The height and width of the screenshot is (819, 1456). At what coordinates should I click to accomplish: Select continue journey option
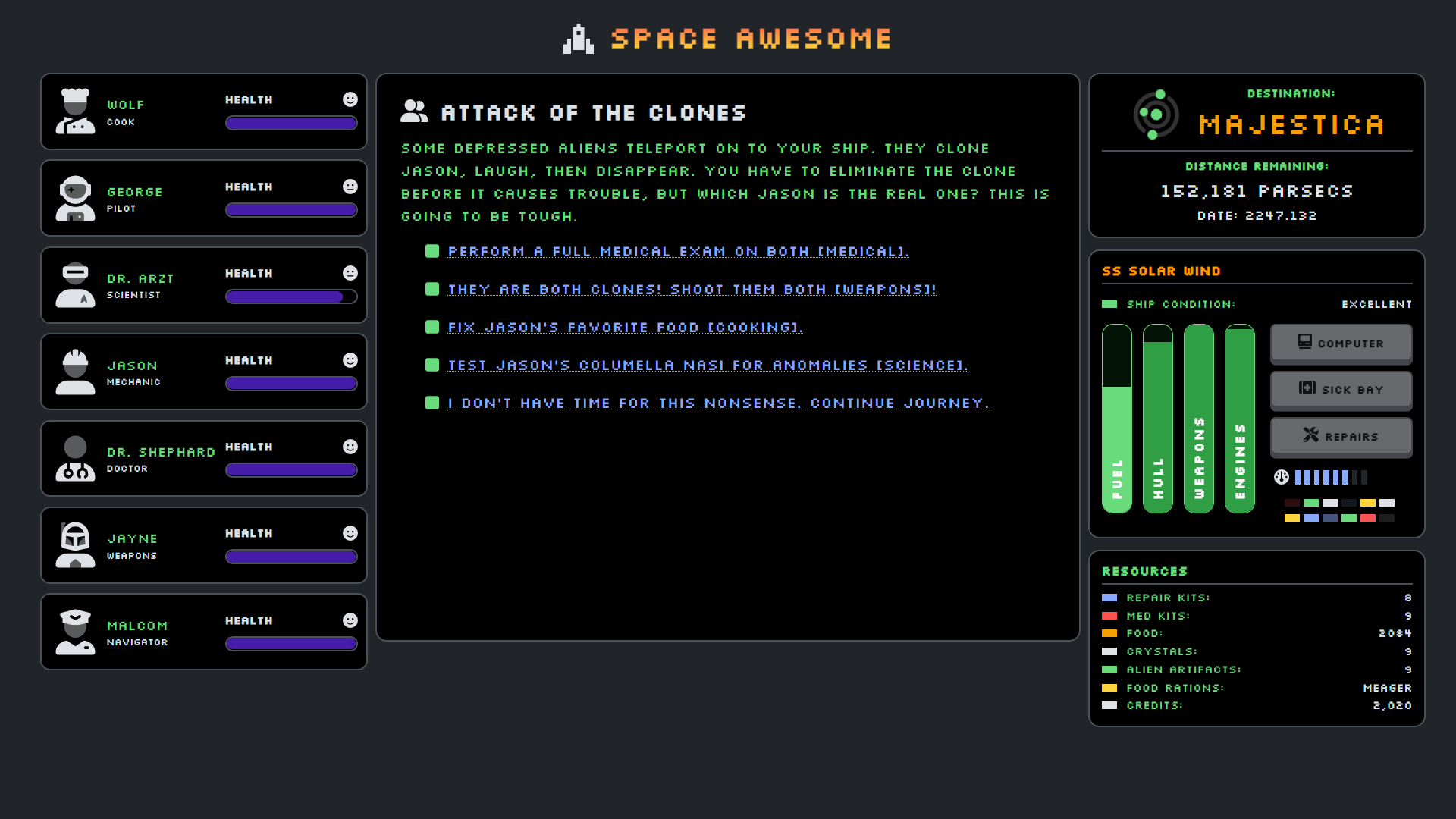(717, 403)
